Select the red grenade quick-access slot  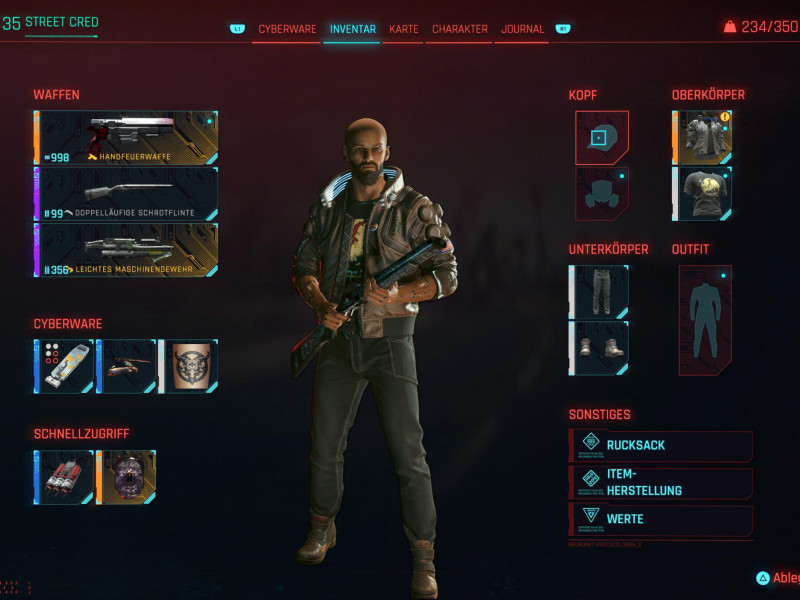64,477
